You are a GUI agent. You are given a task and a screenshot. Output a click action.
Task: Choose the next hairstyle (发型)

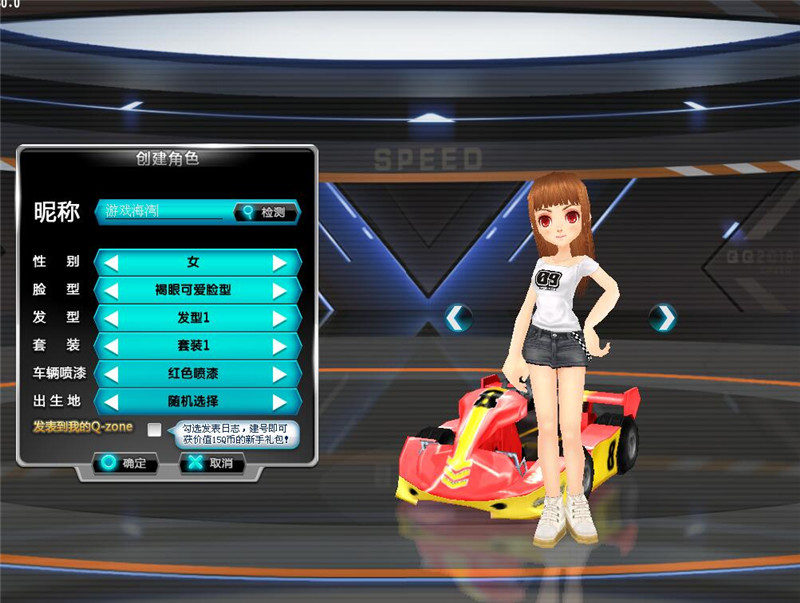point(281,319)
